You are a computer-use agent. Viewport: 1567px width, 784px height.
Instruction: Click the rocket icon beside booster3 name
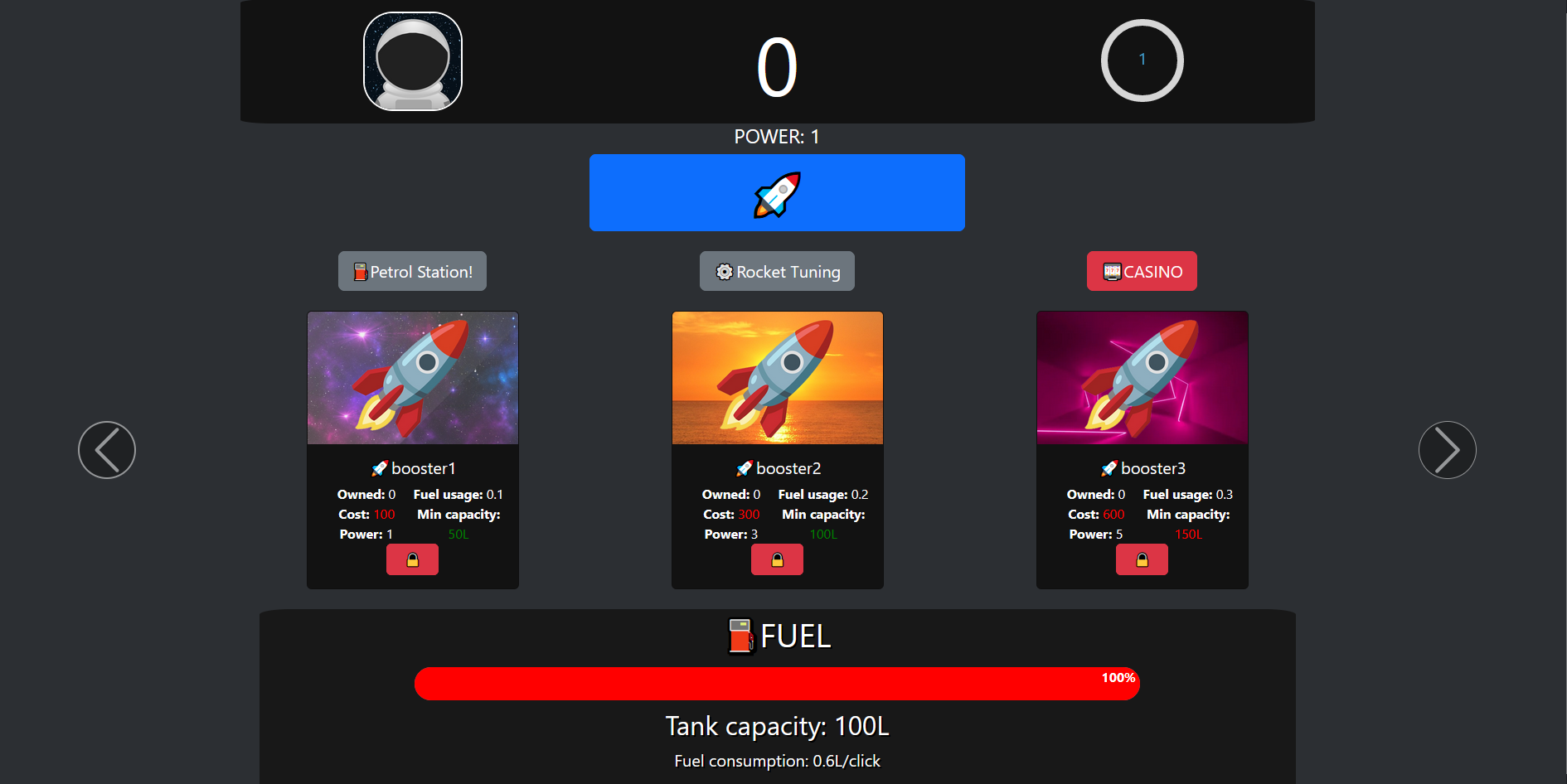[1109, 467]
